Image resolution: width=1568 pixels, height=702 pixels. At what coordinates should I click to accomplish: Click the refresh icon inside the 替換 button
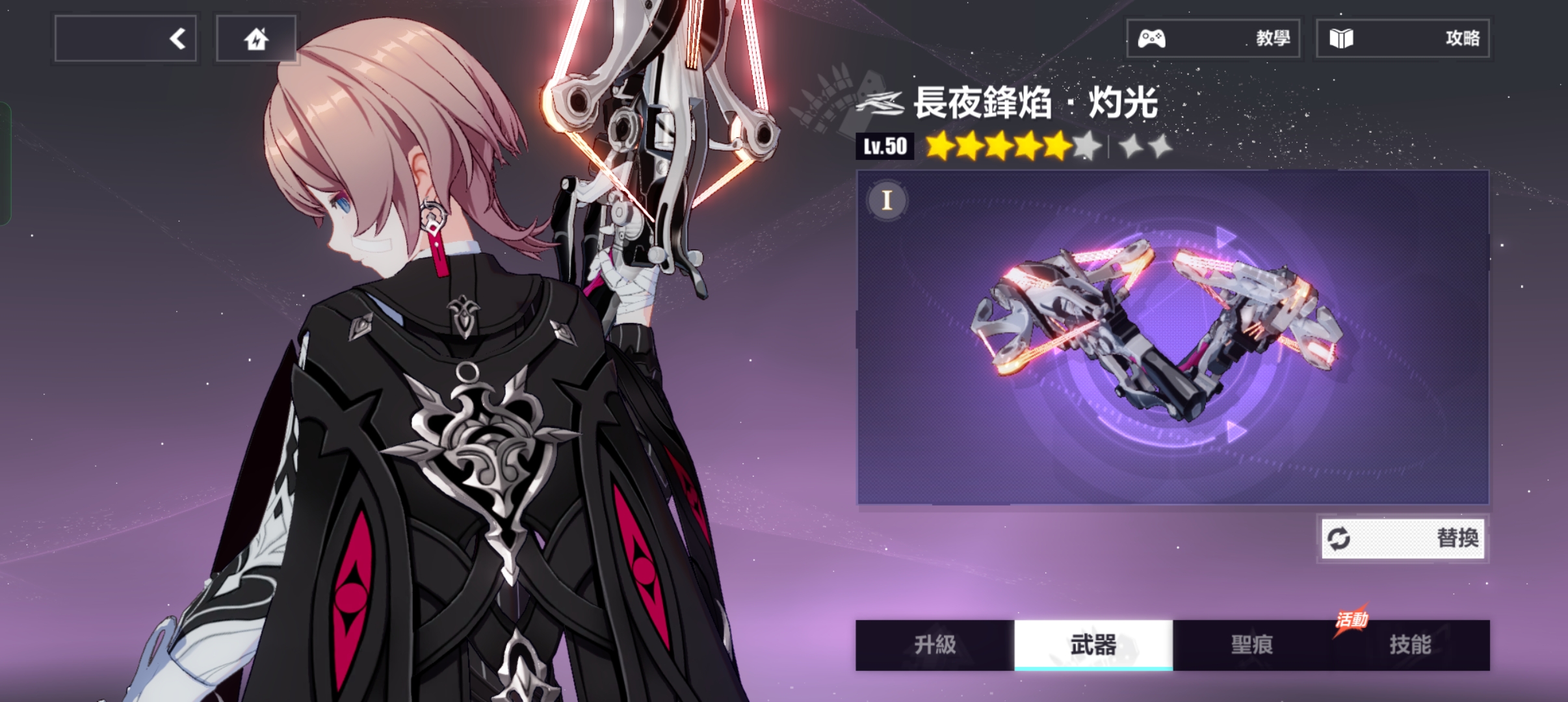point(1337,538)
